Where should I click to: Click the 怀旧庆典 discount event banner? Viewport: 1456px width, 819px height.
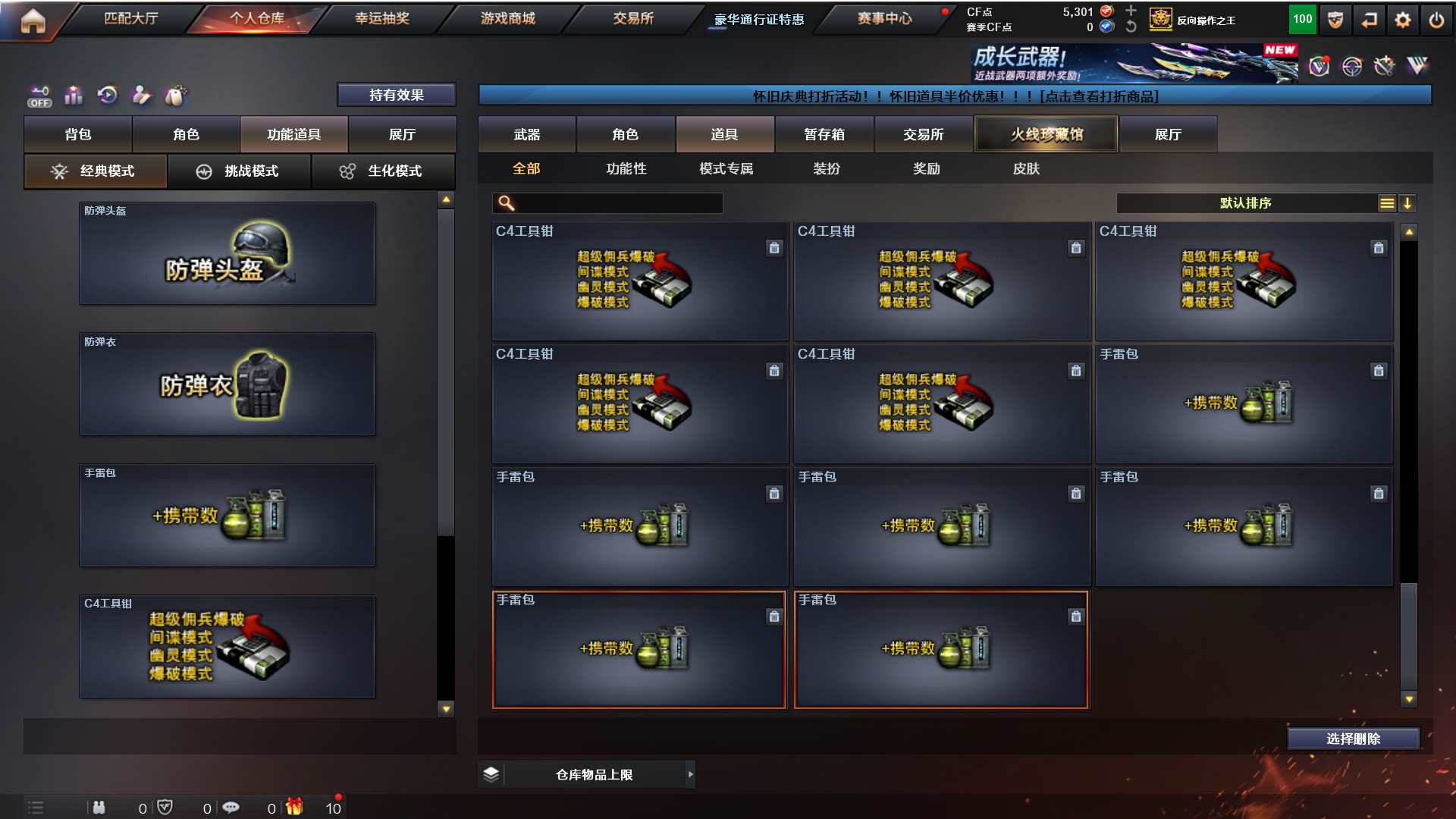coord(955,96)
